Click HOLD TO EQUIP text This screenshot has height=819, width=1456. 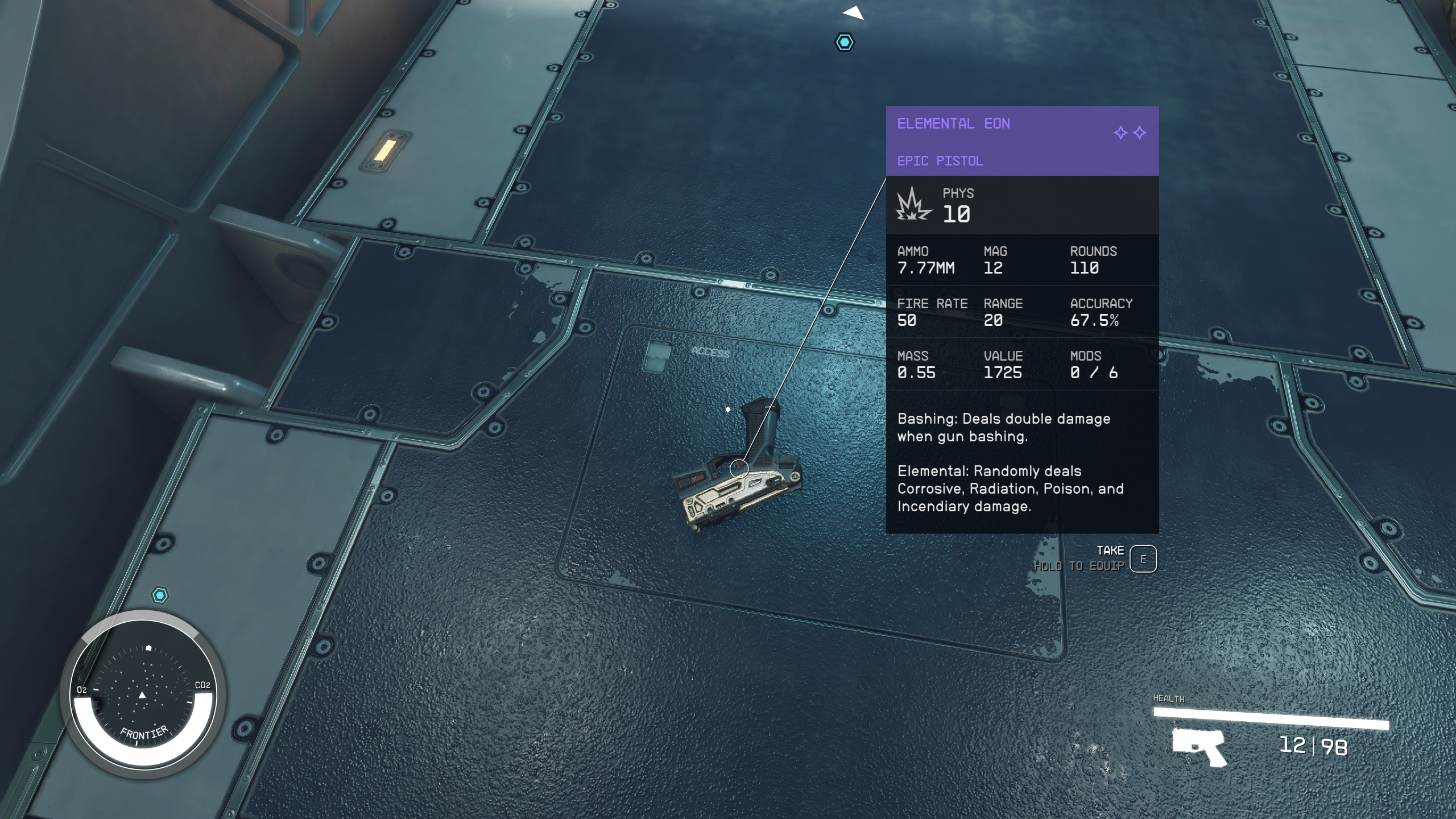(1081, 566)
